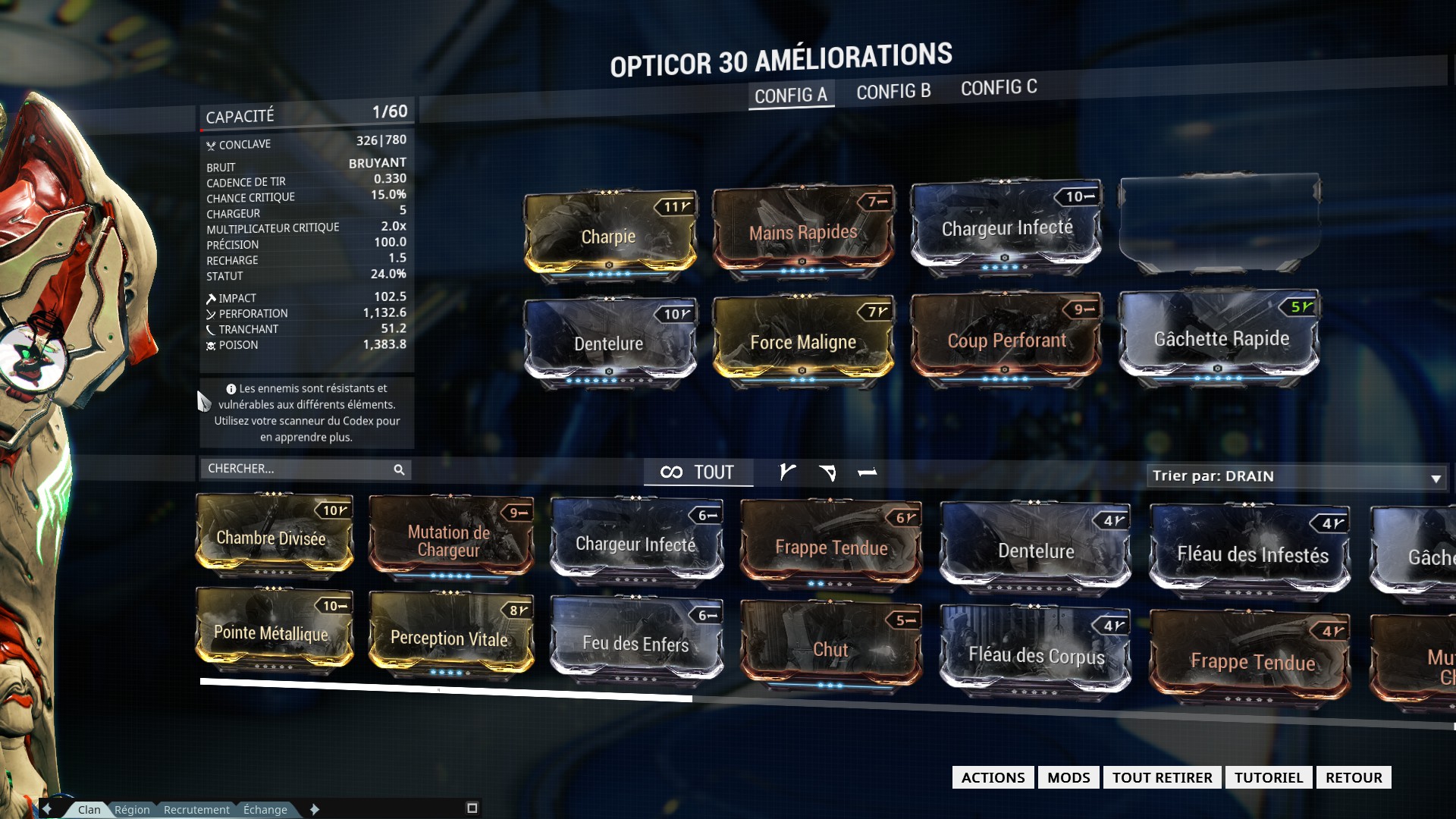Image resolution: width=1456 pixels, height=819 pixels.
Task: Open the CONFIG A tab
Action: click(x=791, y=96)
